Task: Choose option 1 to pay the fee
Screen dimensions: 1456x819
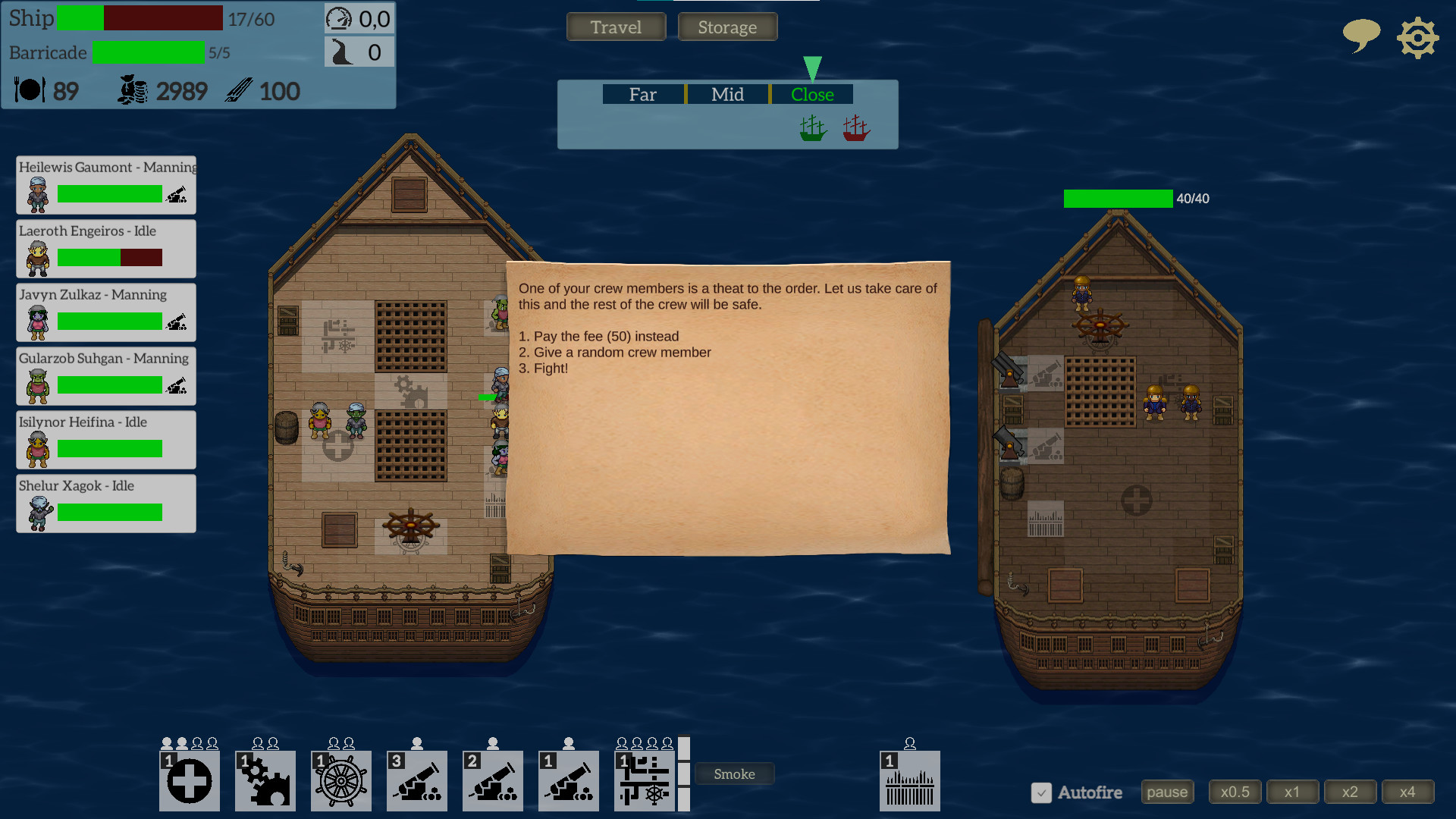Action: [598, 336]
